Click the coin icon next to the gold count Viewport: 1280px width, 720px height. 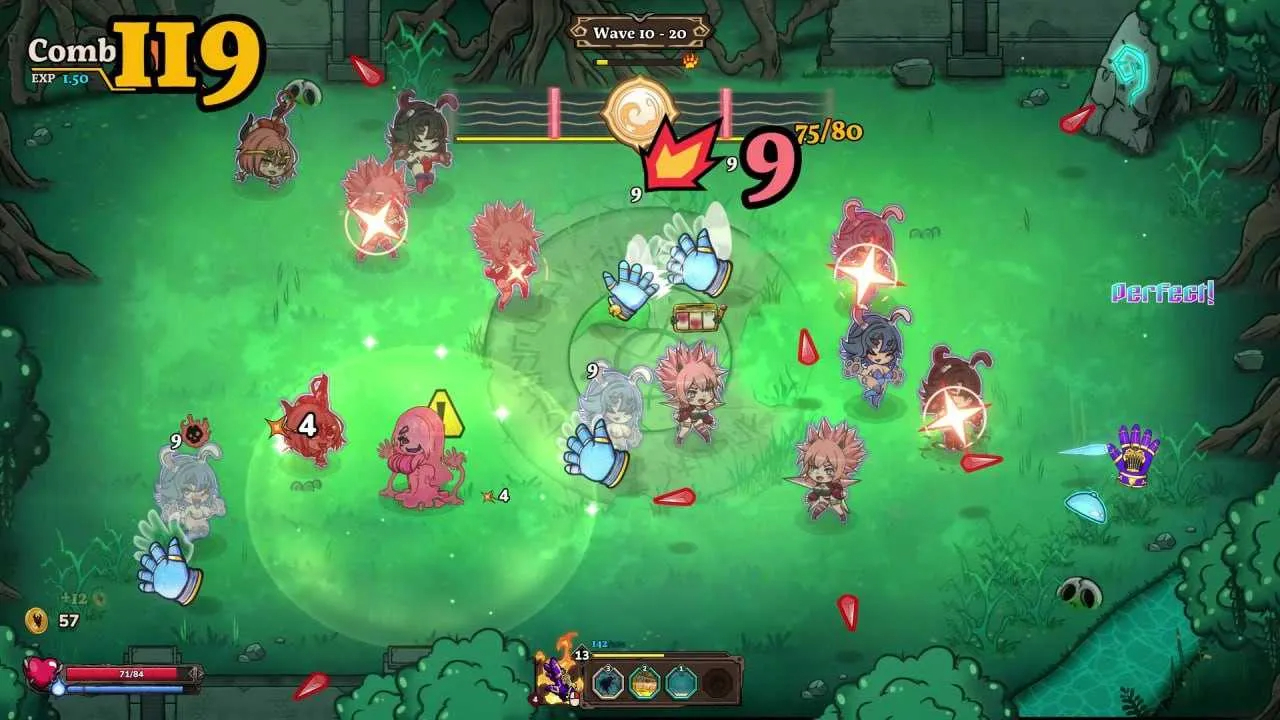pyautogui.click(x=38, y=620)
